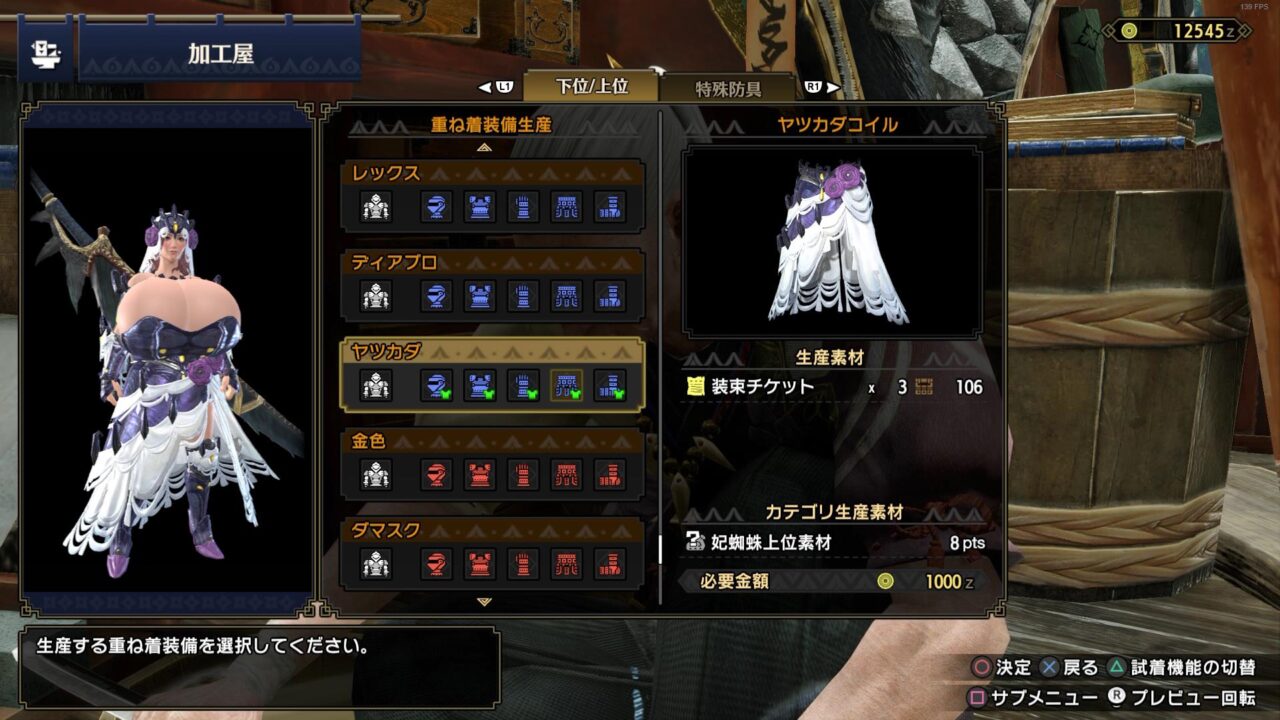The image size is (1280, 720).
Task: Select the ダマスク chest armor icon
Action: pos(480,564)
